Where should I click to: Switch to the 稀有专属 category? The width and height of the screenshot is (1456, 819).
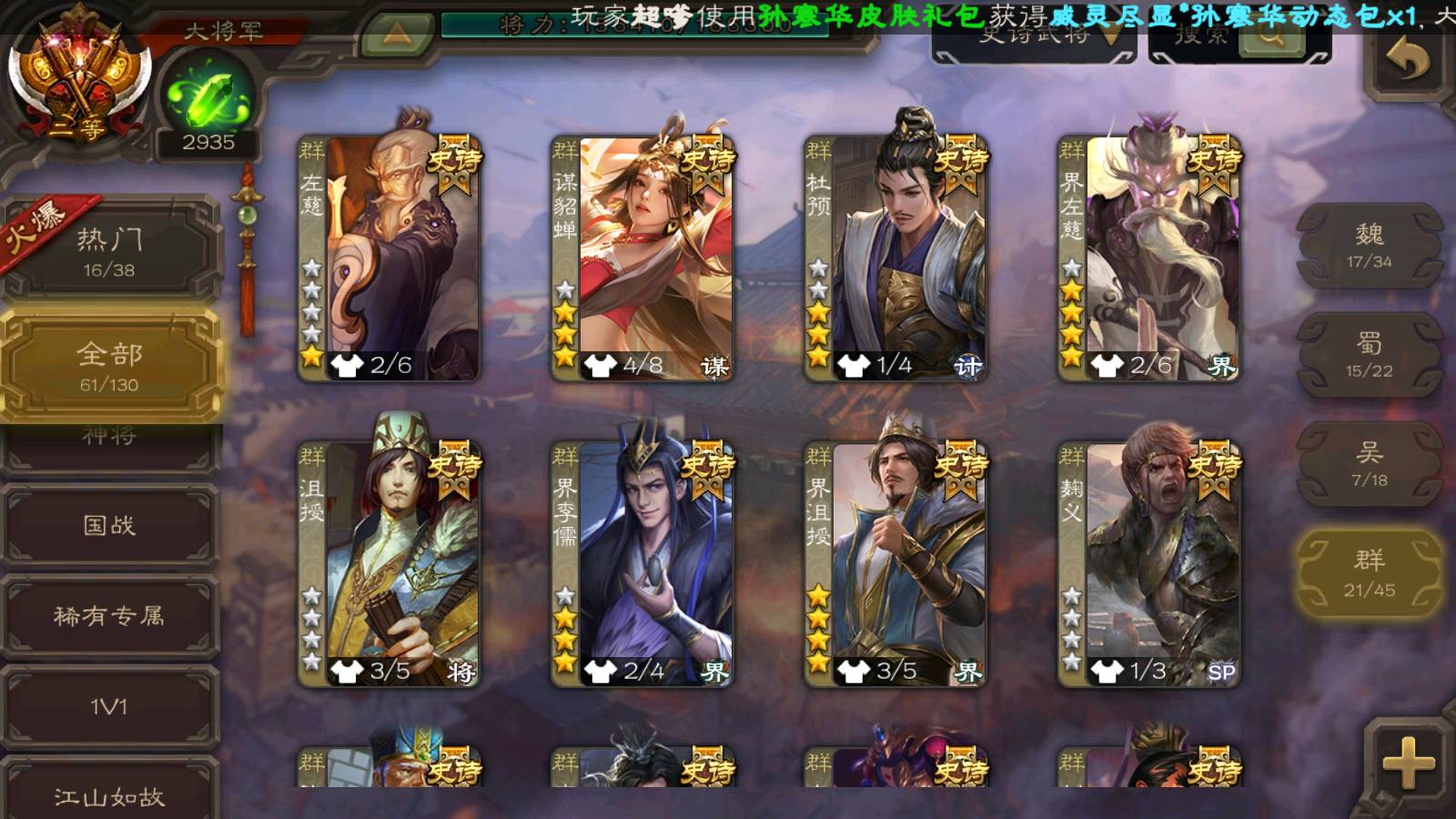109,616
